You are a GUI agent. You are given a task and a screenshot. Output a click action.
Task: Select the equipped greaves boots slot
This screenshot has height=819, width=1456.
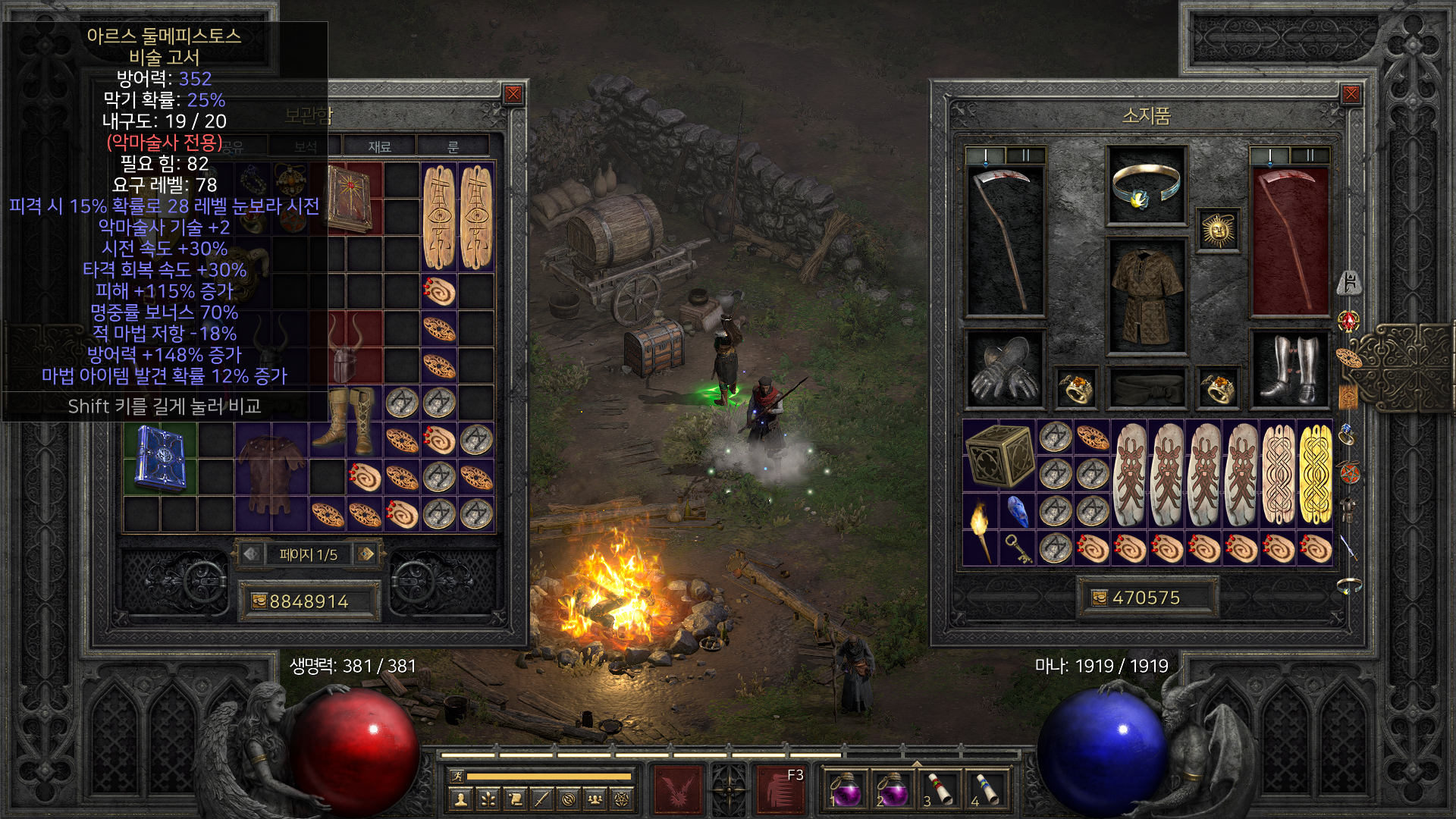tap(1289, 369)
